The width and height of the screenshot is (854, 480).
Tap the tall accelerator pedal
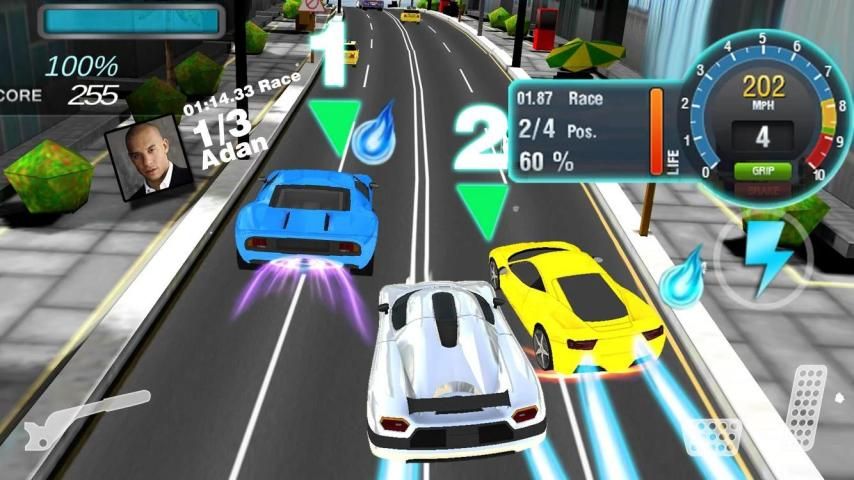pos(807,403)
